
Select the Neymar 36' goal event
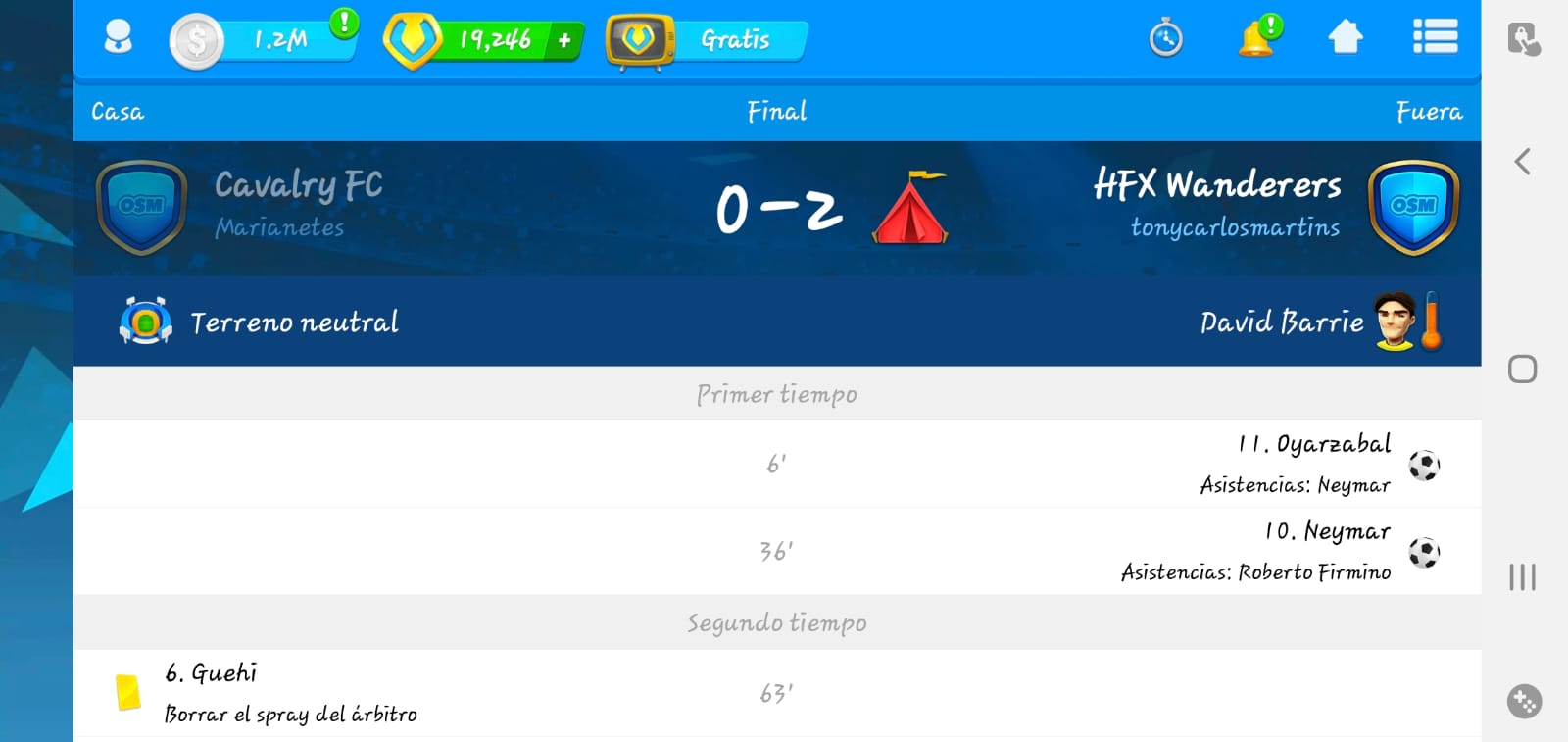click(x=1327, y=550)
